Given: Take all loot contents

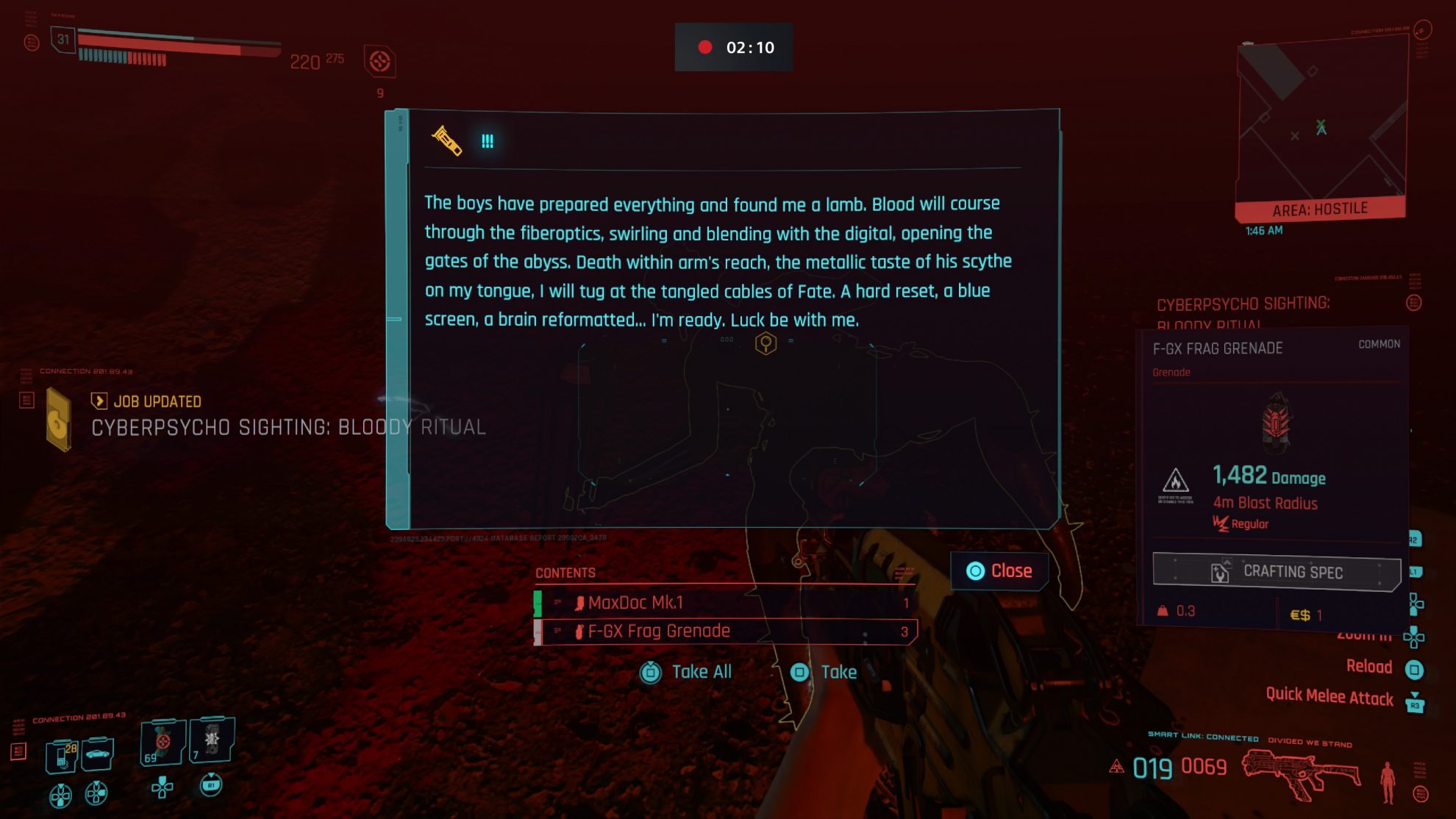Looking at the screenshot, I should (686, 672).
